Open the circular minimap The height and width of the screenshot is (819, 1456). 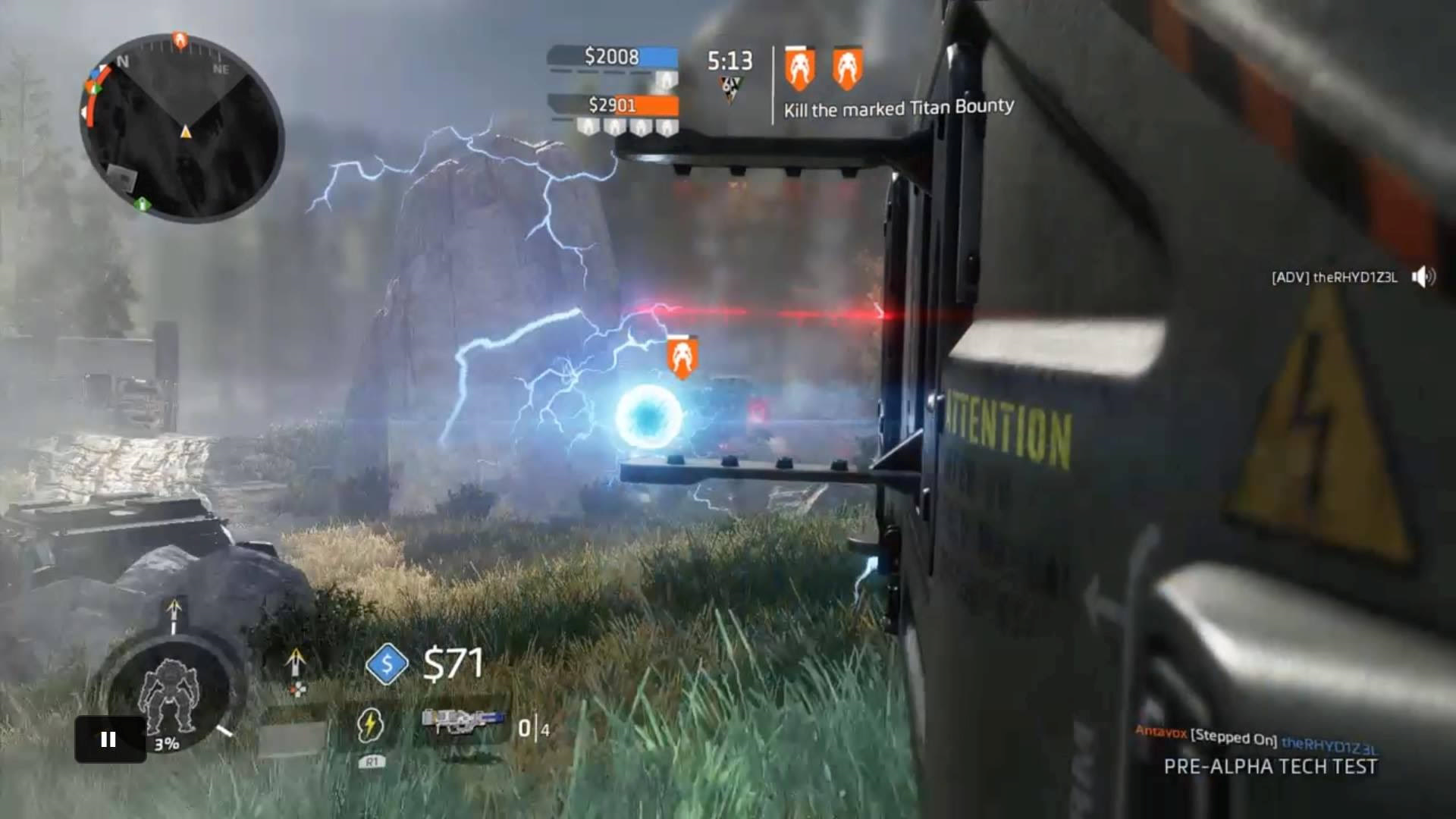(x=182, y=129)
